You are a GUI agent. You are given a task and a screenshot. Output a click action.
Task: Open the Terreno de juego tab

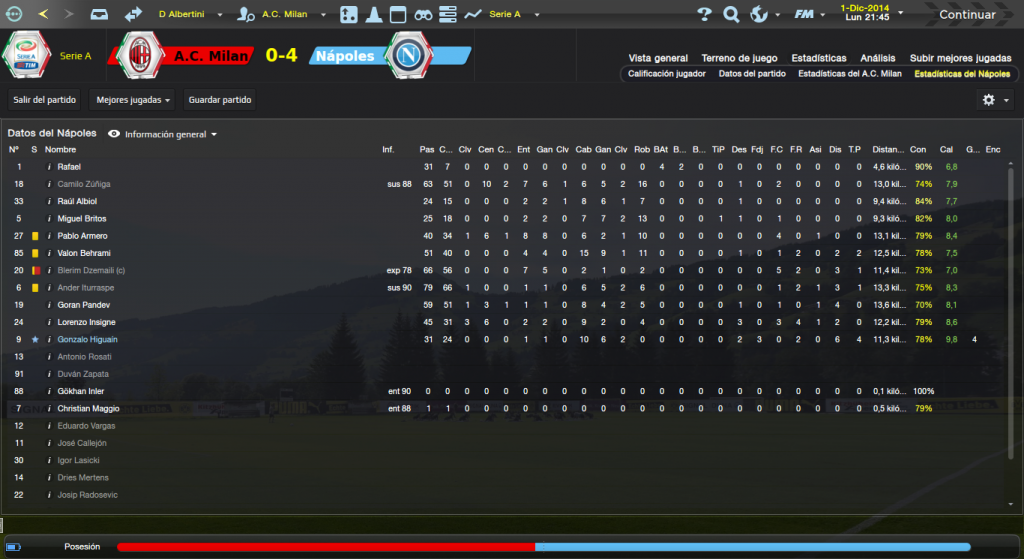click(x=738, y=58)
